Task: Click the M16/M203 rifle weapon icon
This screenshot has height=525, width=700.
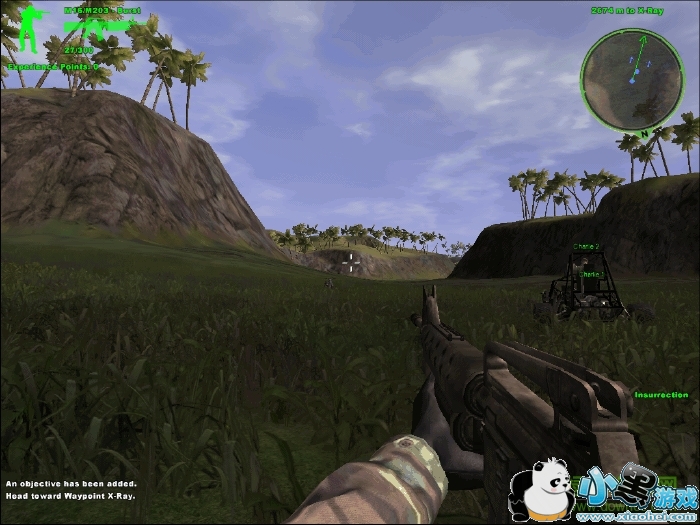Action: tap(98, 29)
